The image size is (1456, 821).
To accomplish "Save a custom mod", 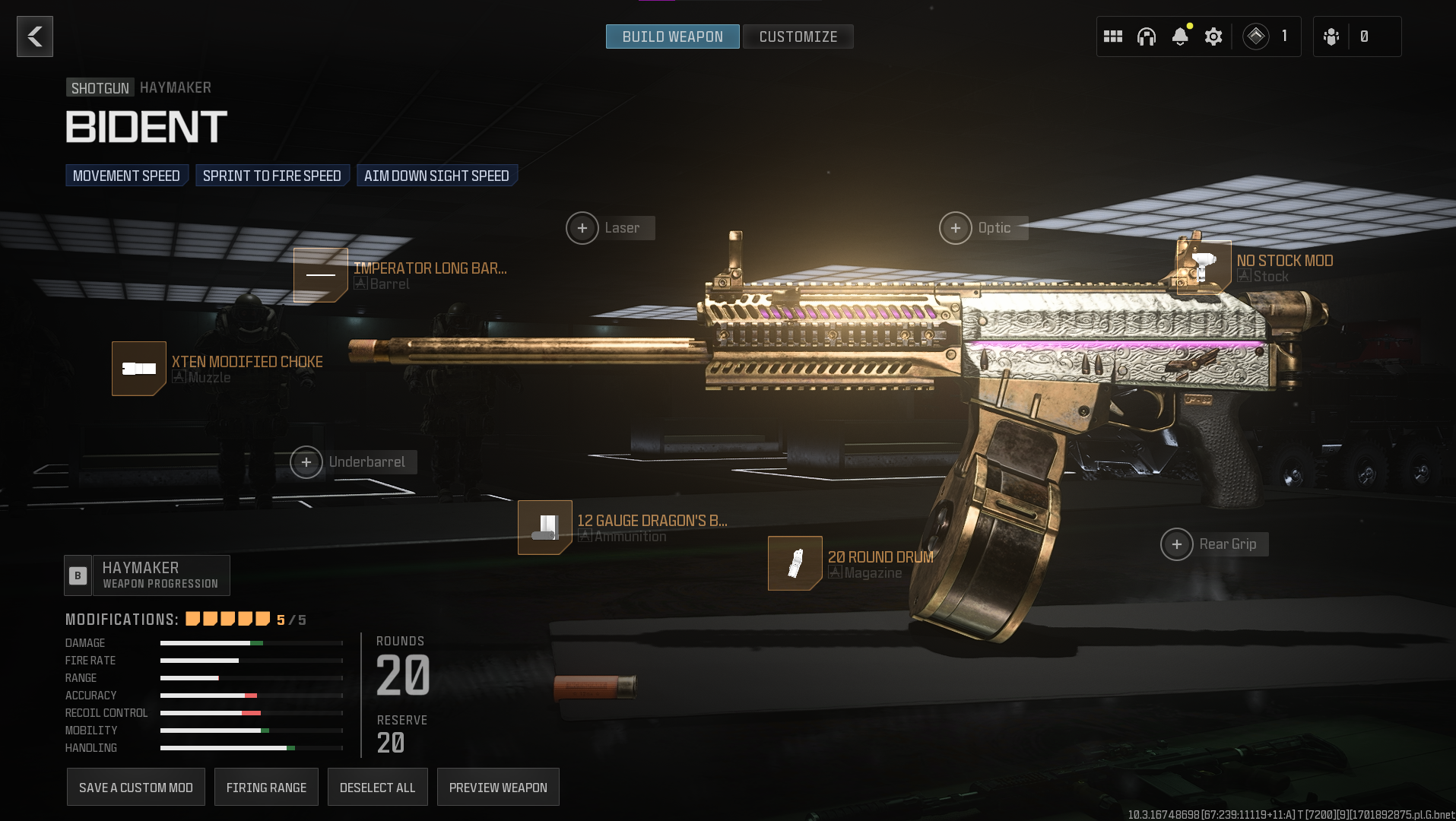I will pos(136,788).
